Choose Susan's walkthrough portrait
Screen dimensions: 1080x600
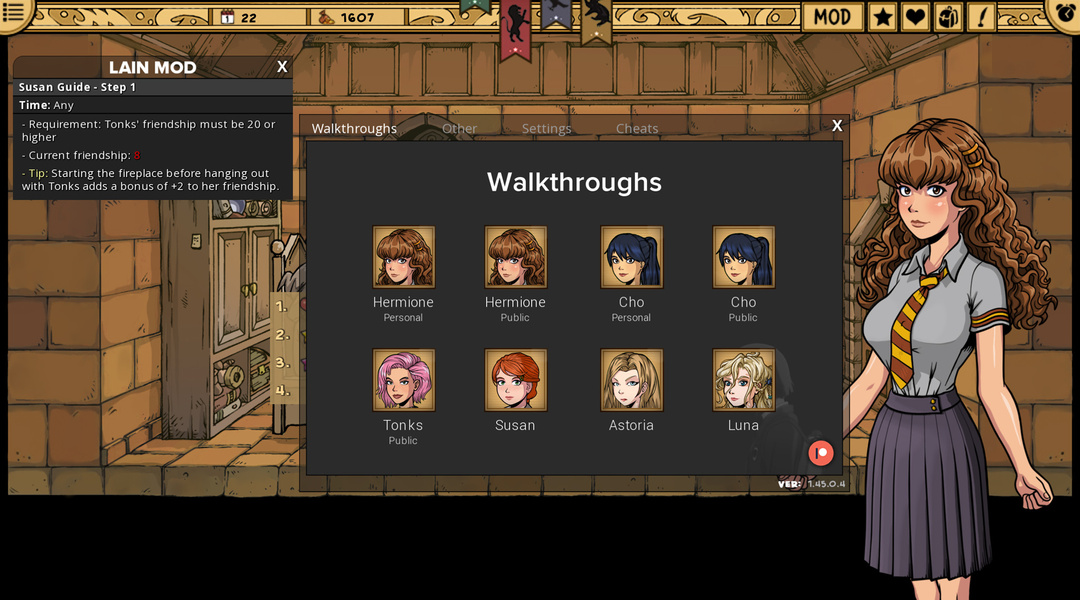pyautogui.click(x=515, y=380)
